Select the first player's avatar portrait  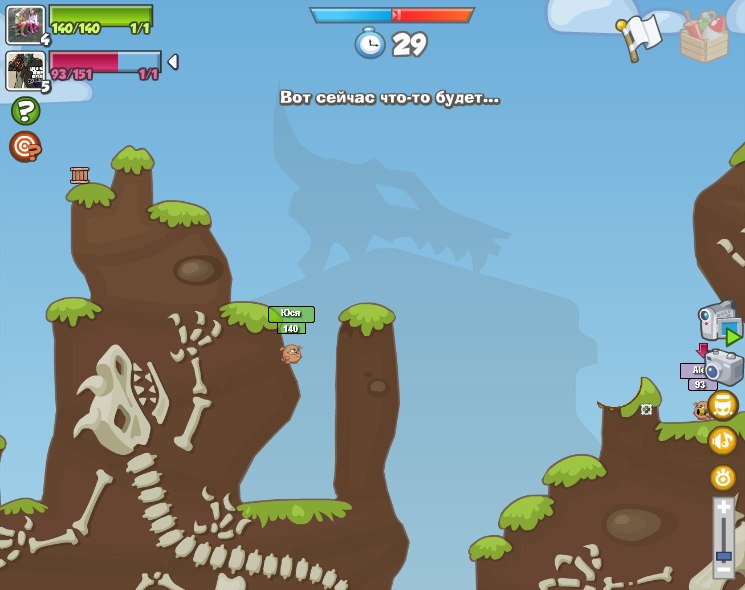24,24
